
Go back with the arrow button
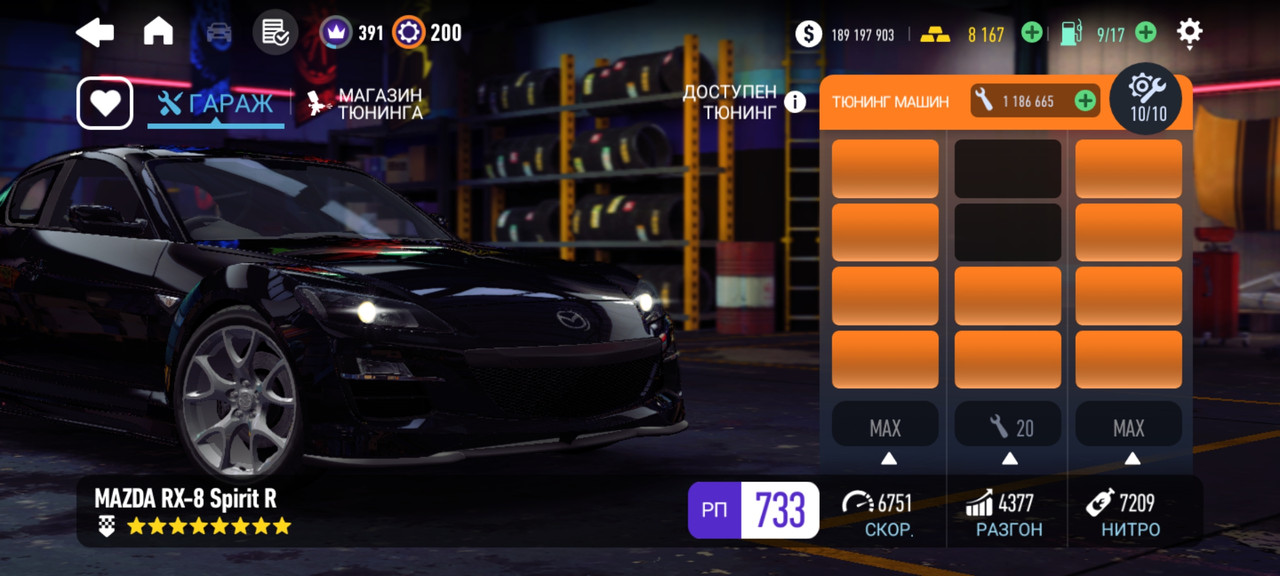(95, 33)
